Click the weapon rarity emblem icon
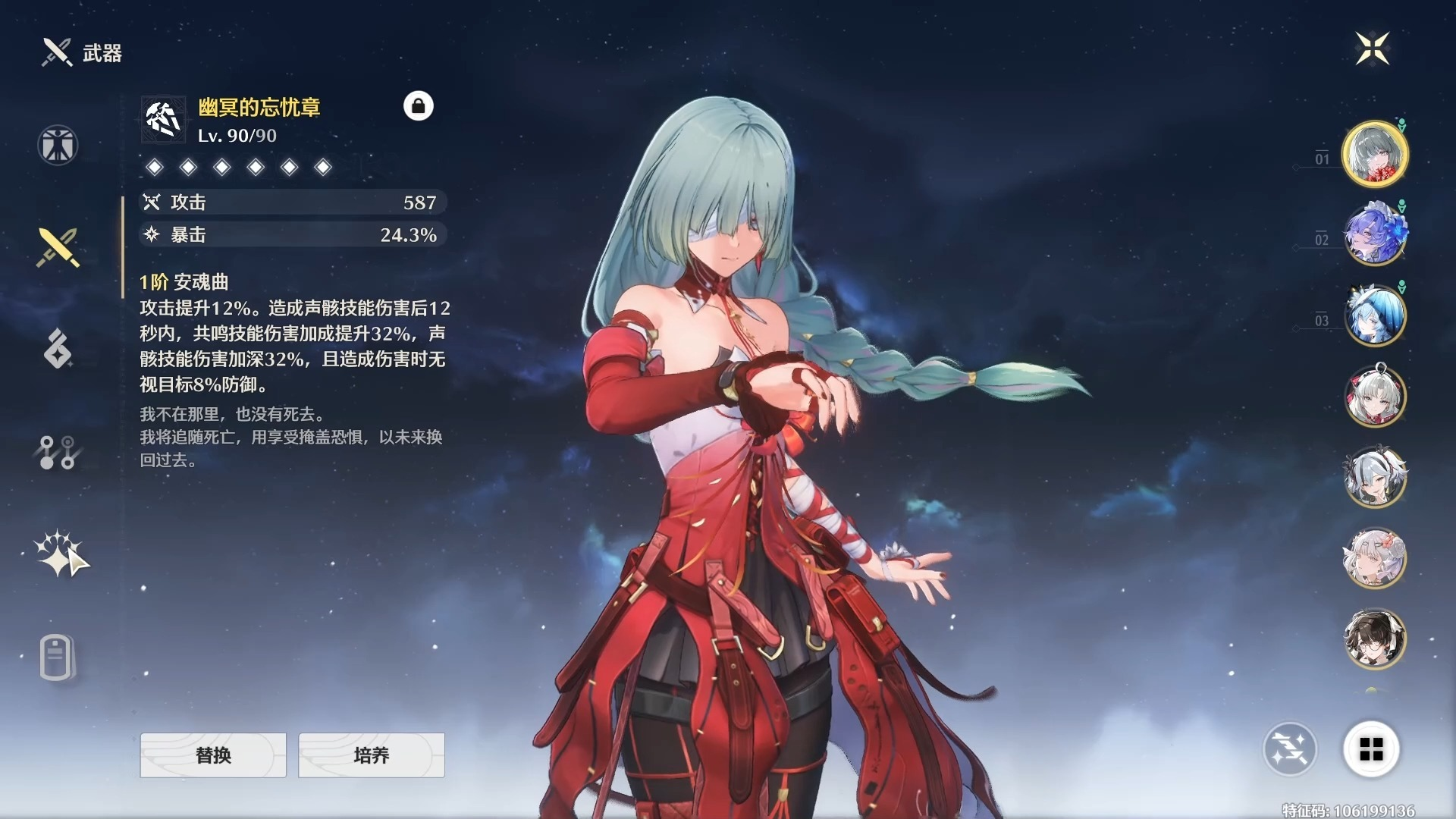This screenshot has height=819, width=1456. pos(162,118)
